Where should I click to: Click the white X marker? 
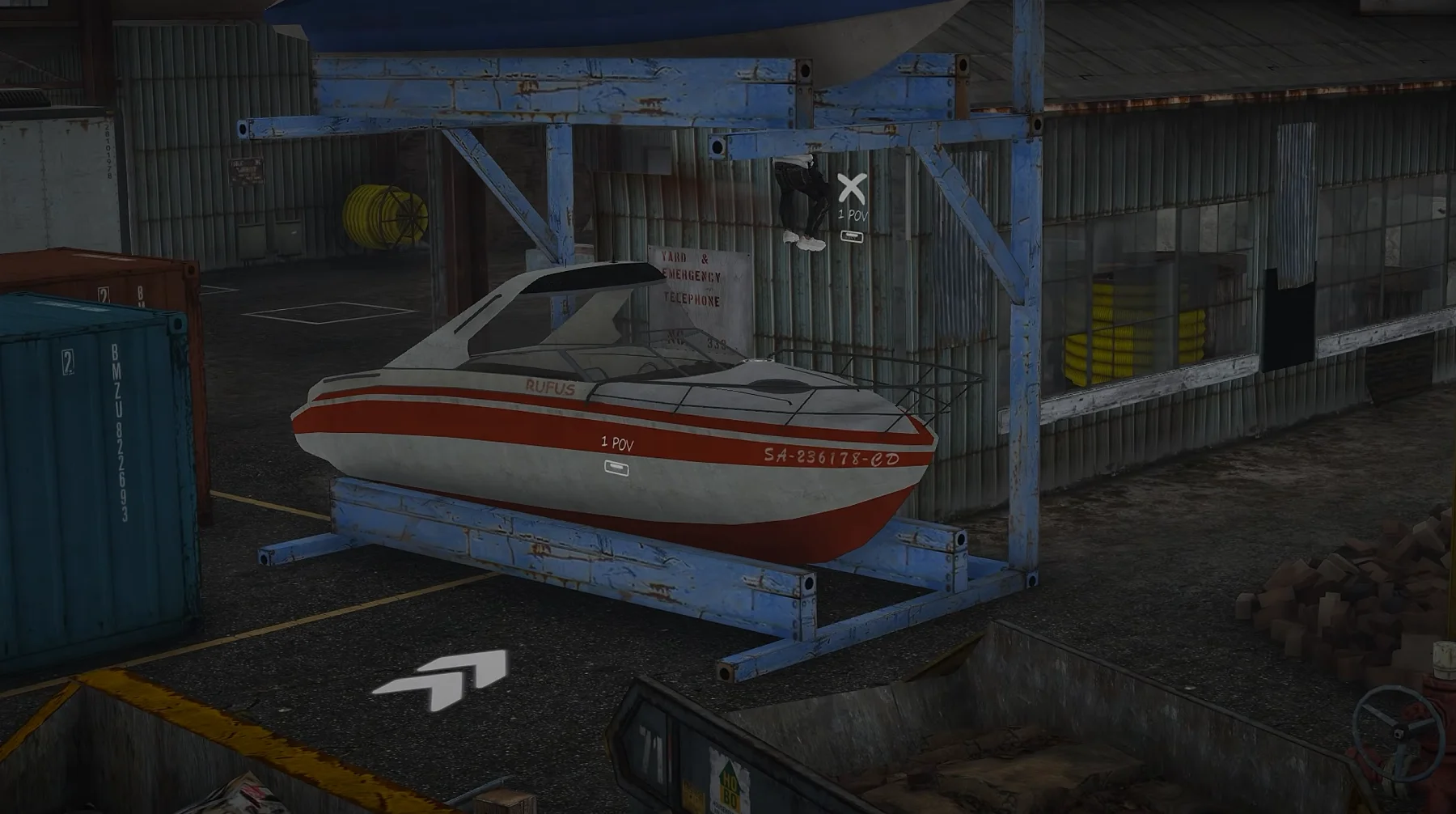point(850,188)
